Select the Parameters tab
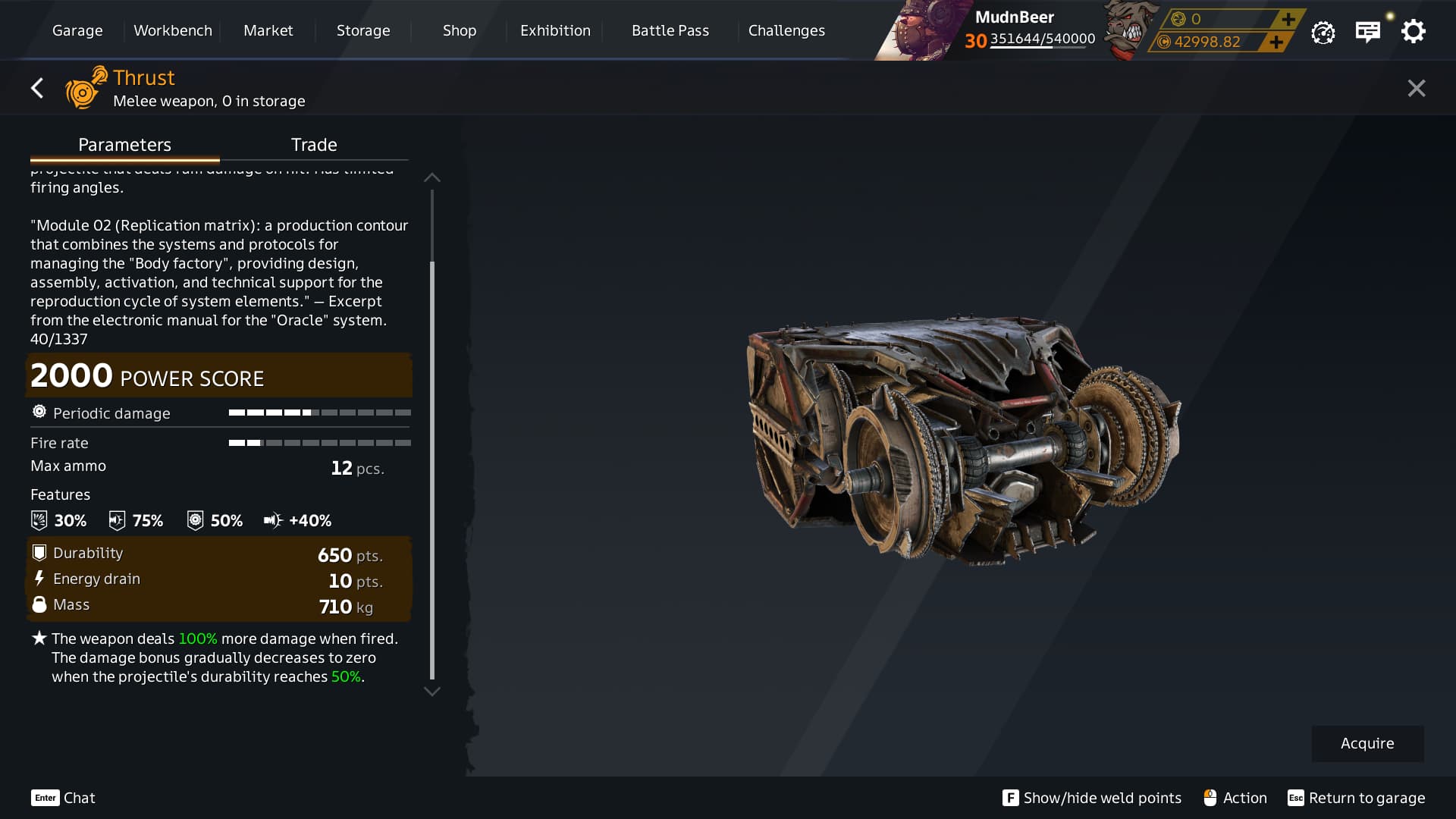 coord(124,145)
